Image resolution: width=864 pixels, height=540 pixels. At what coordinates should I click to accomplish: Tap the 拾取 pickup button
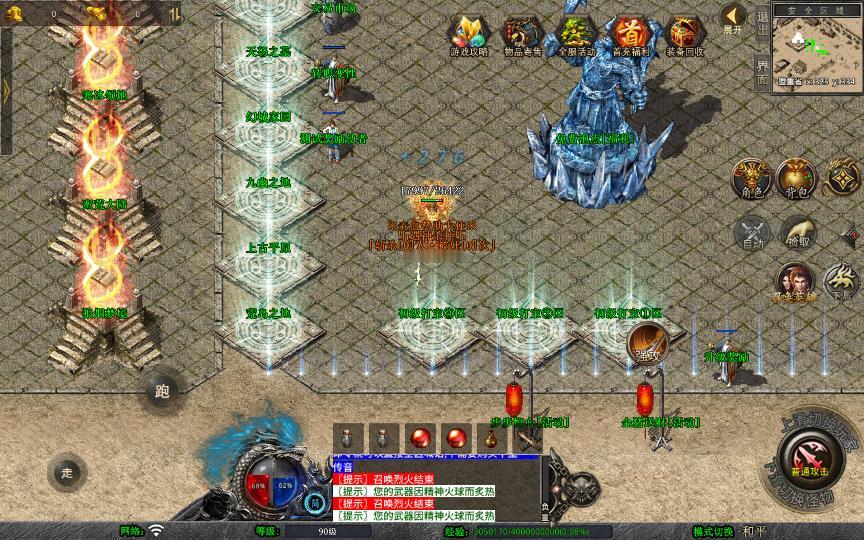(x=798, y=234)
